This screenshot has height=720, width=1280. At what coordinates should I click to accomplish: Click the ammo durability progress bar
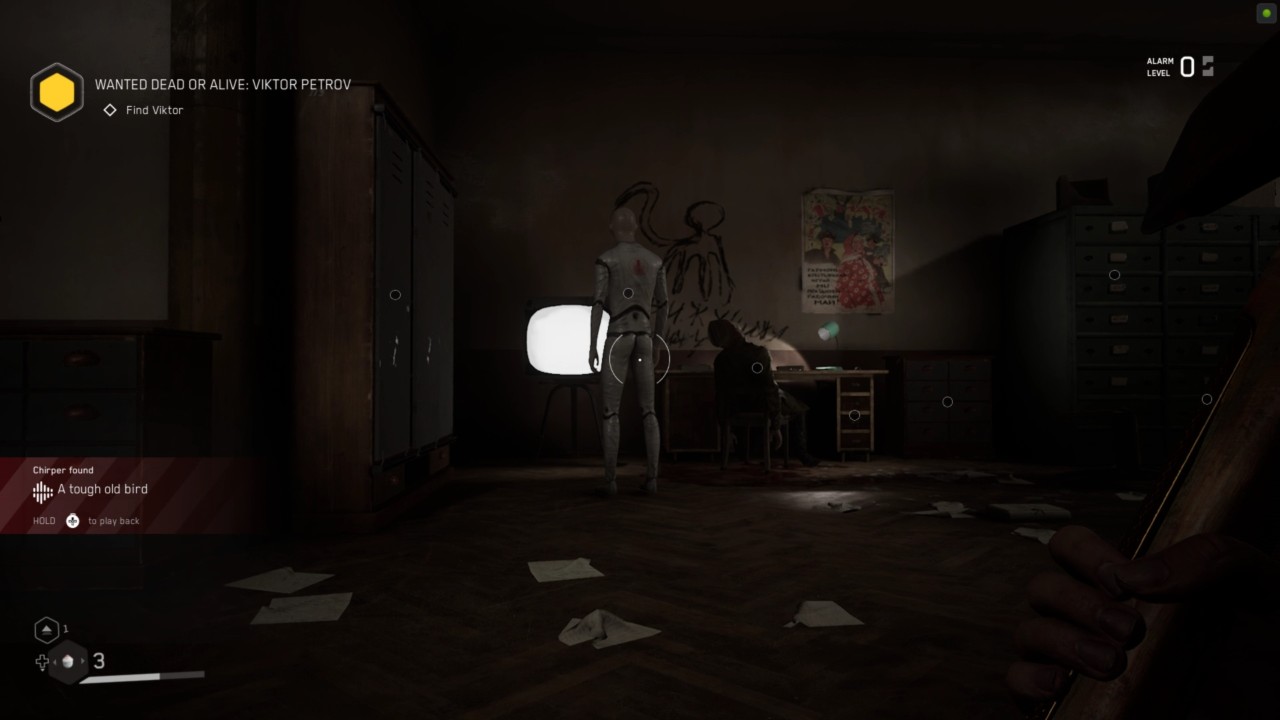140,676
